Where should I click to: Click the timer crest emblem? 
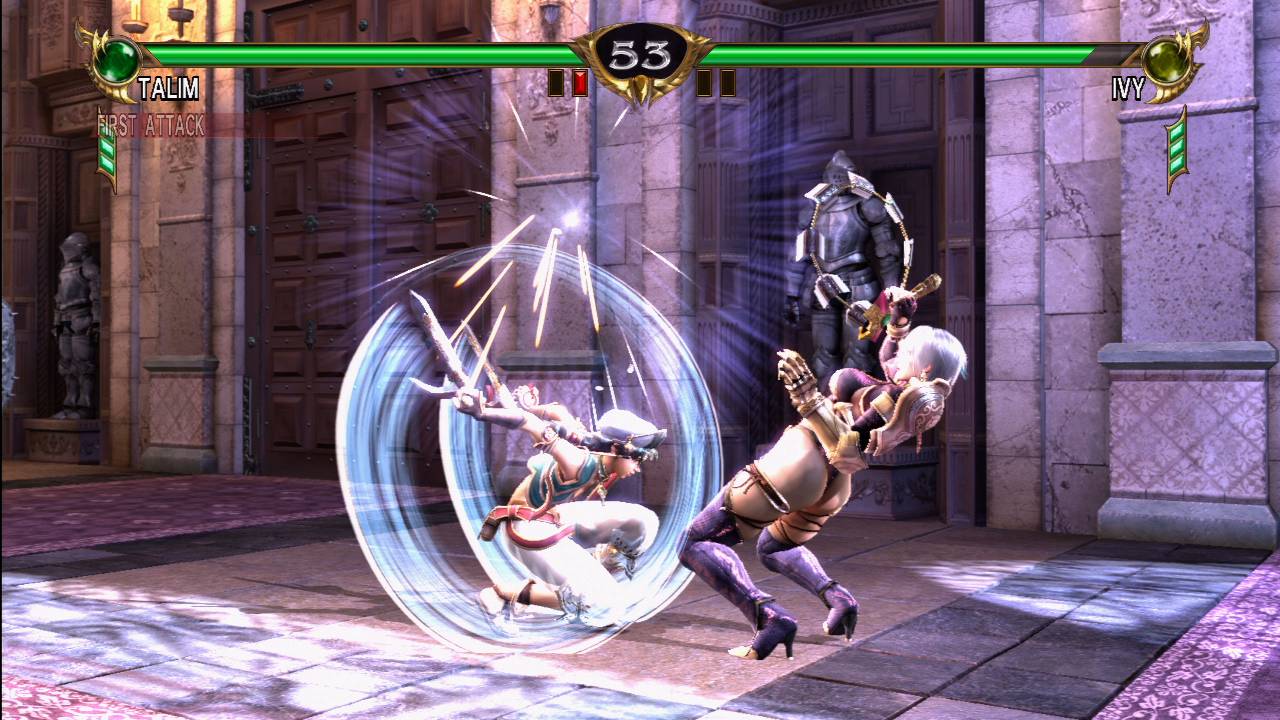[x=640, y=55]
